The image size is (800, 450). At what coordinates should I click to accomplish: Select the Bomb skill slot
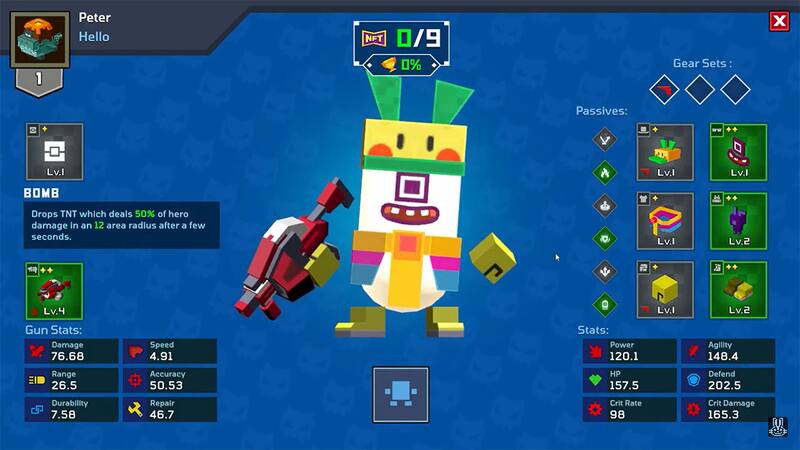click(x=54, y=152)
